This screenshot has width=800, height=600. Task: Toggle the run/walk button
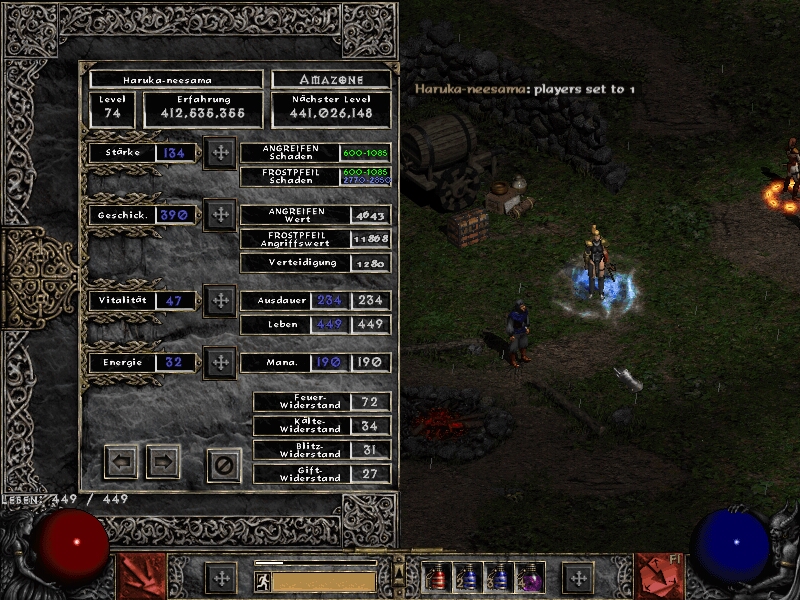[261, 580]
